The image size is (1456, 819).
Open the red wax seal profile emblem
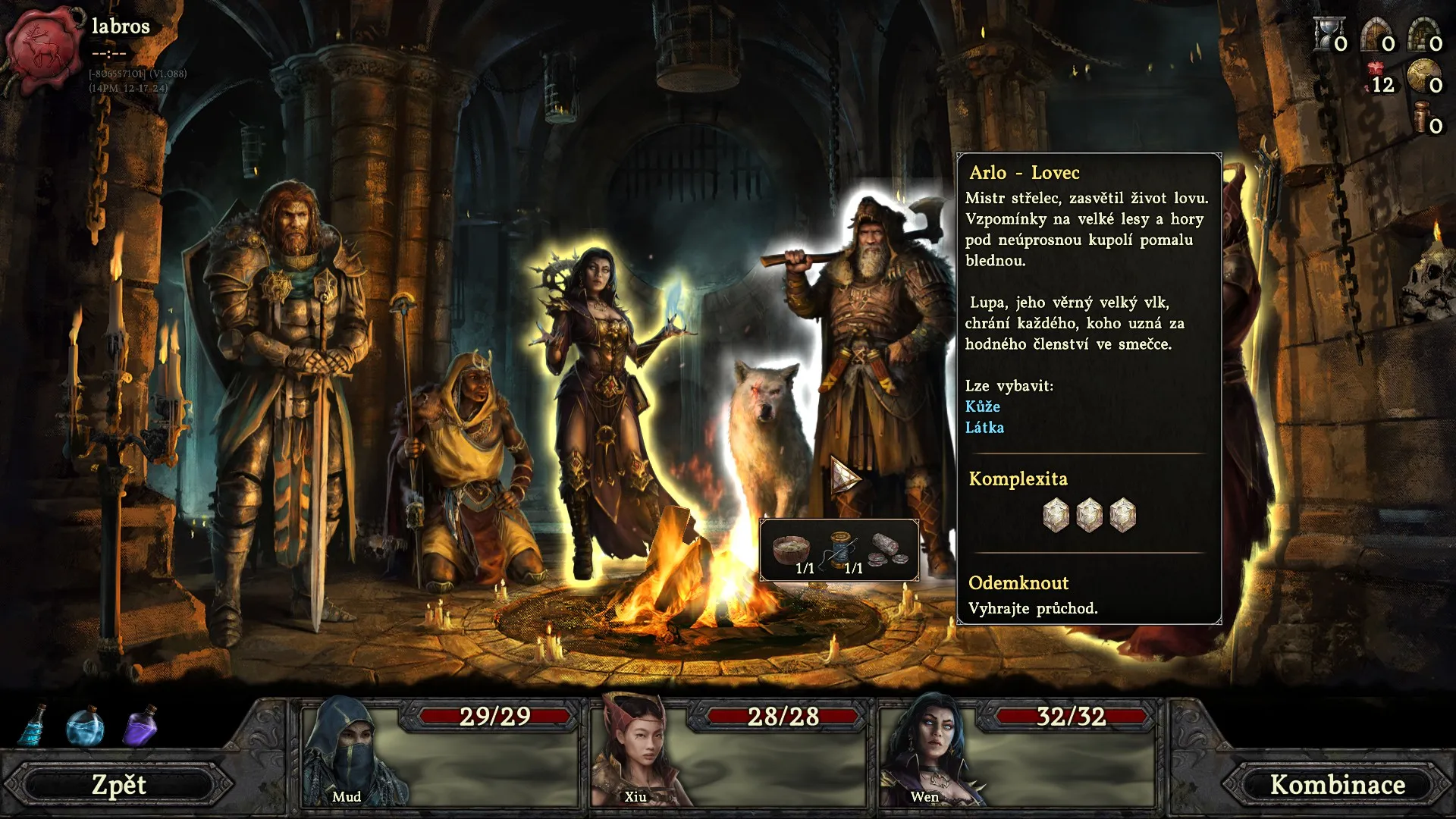click(45, 47)
